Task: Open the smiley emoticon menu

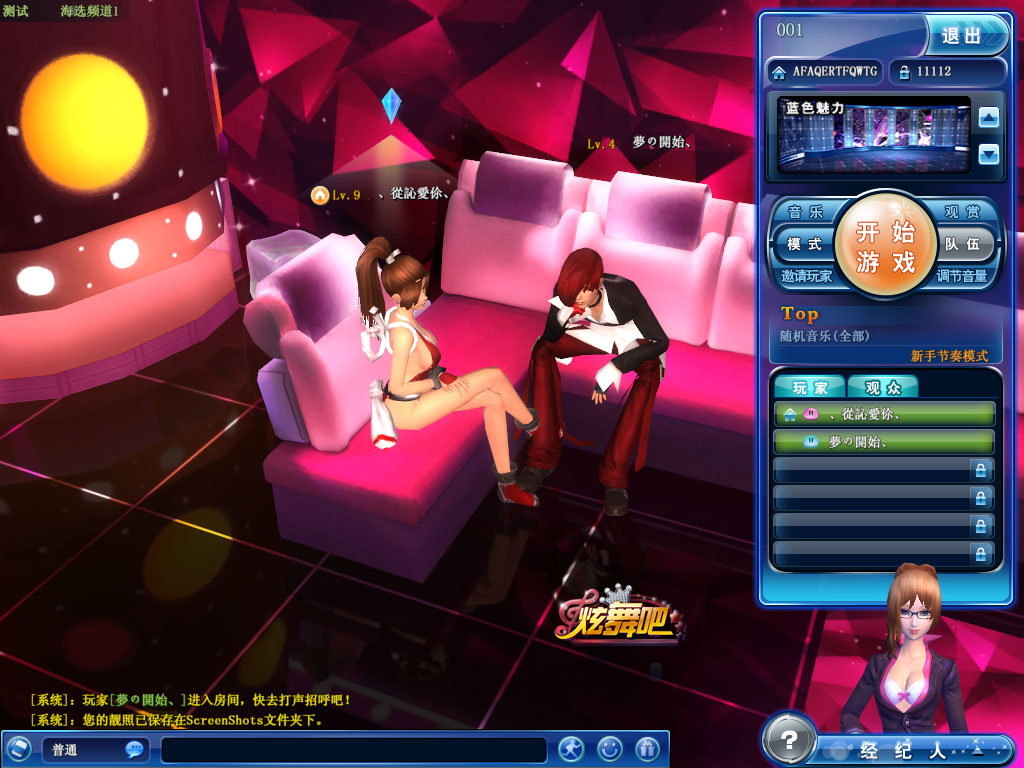Action: coord(609,748)
